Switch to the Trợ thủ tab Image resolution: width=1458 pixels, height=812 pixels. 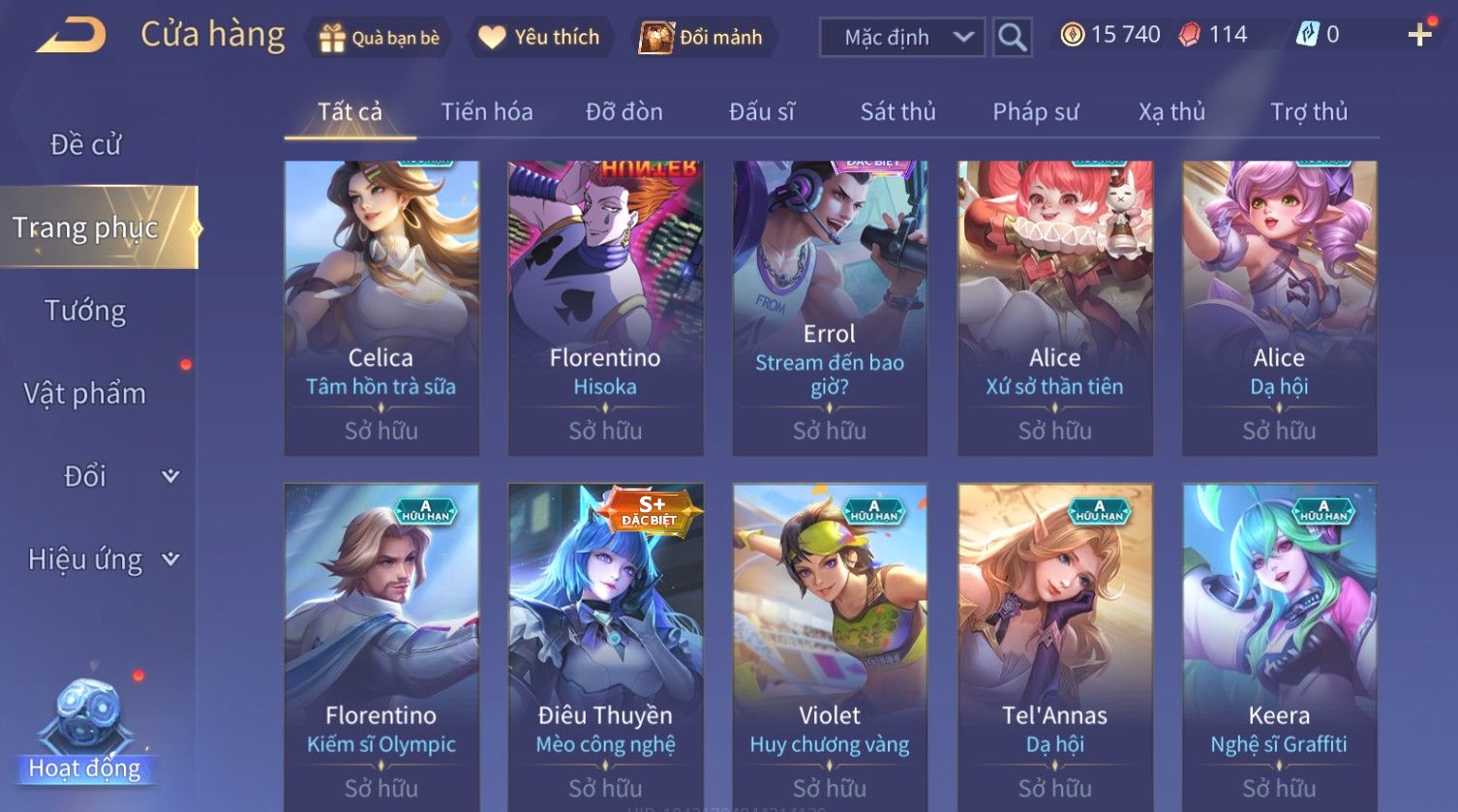pyautogui.click(x=1308, y=112)
